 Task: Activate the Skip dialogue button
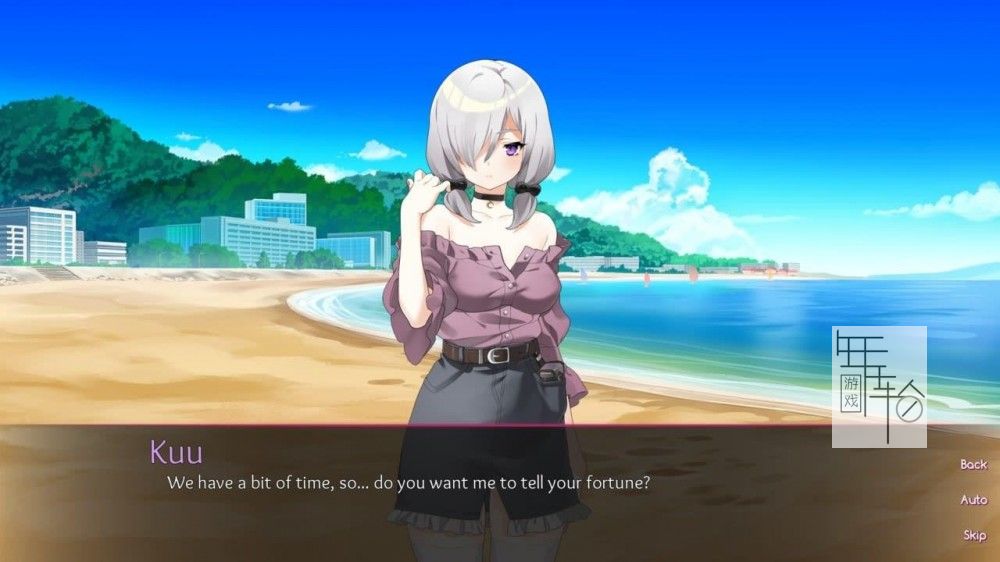pos(974,535)
